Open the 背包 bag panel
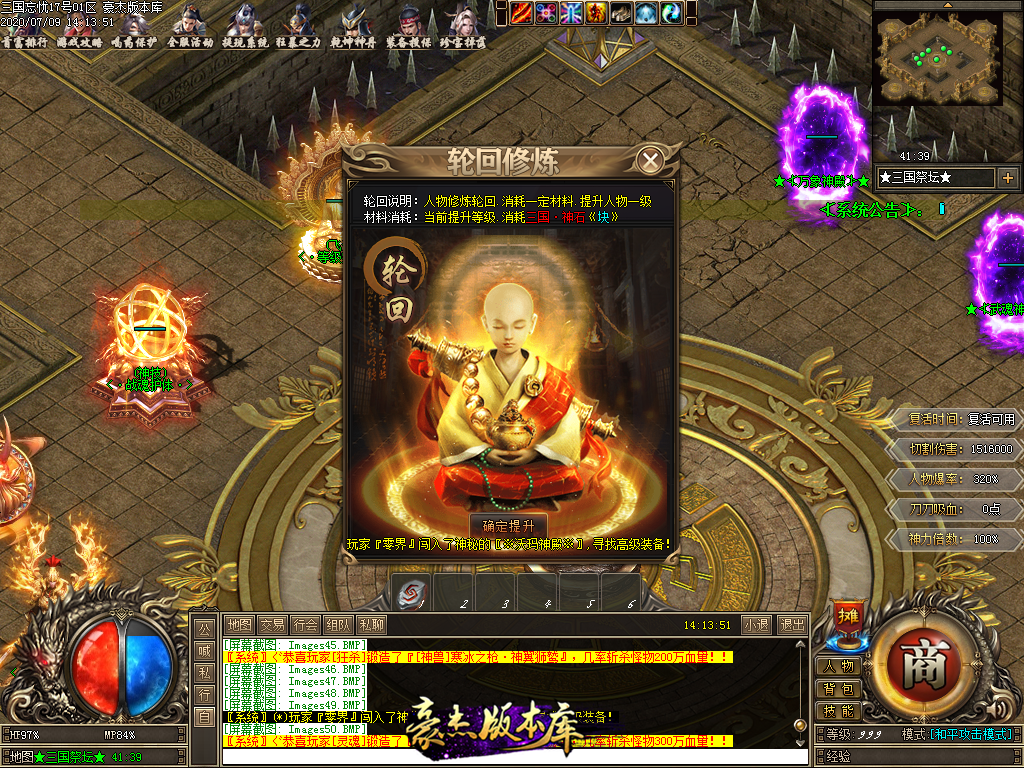The height and width of the screenshot is (768, 1024). point(838,689)
